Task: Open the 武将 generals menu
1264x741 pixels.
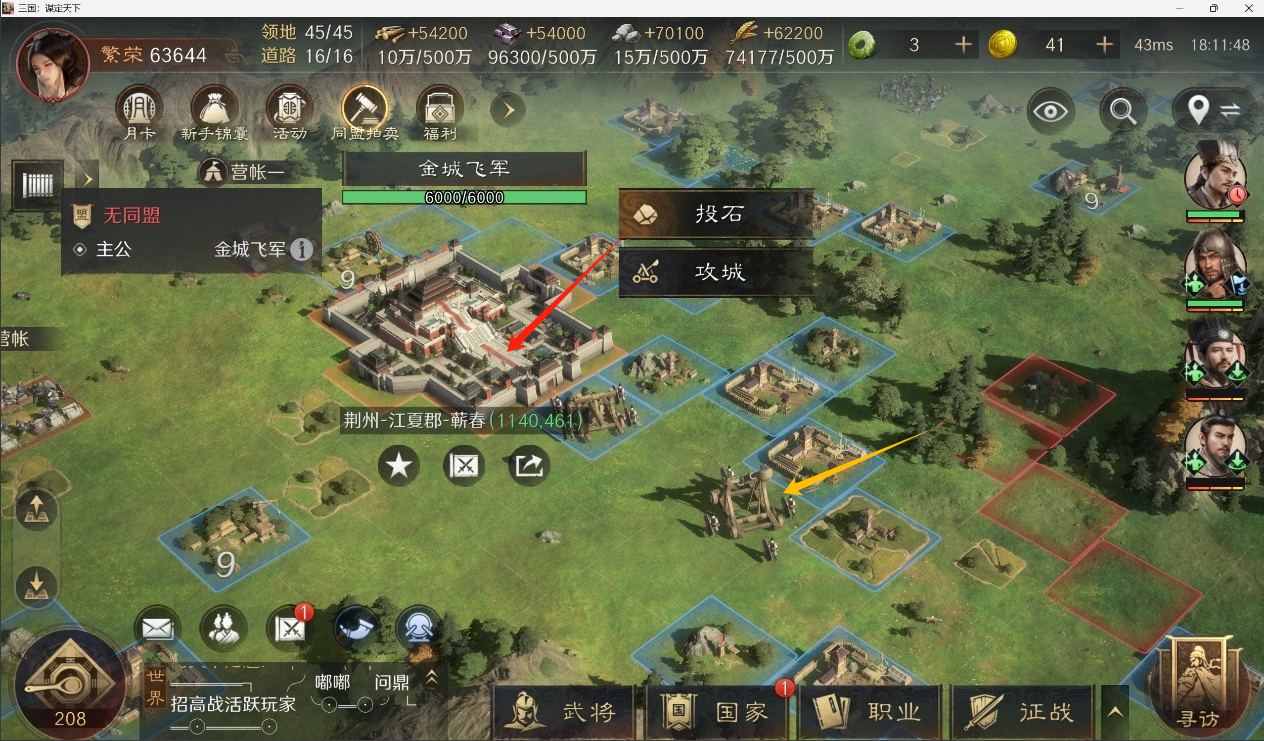Action: click(564, 712)
